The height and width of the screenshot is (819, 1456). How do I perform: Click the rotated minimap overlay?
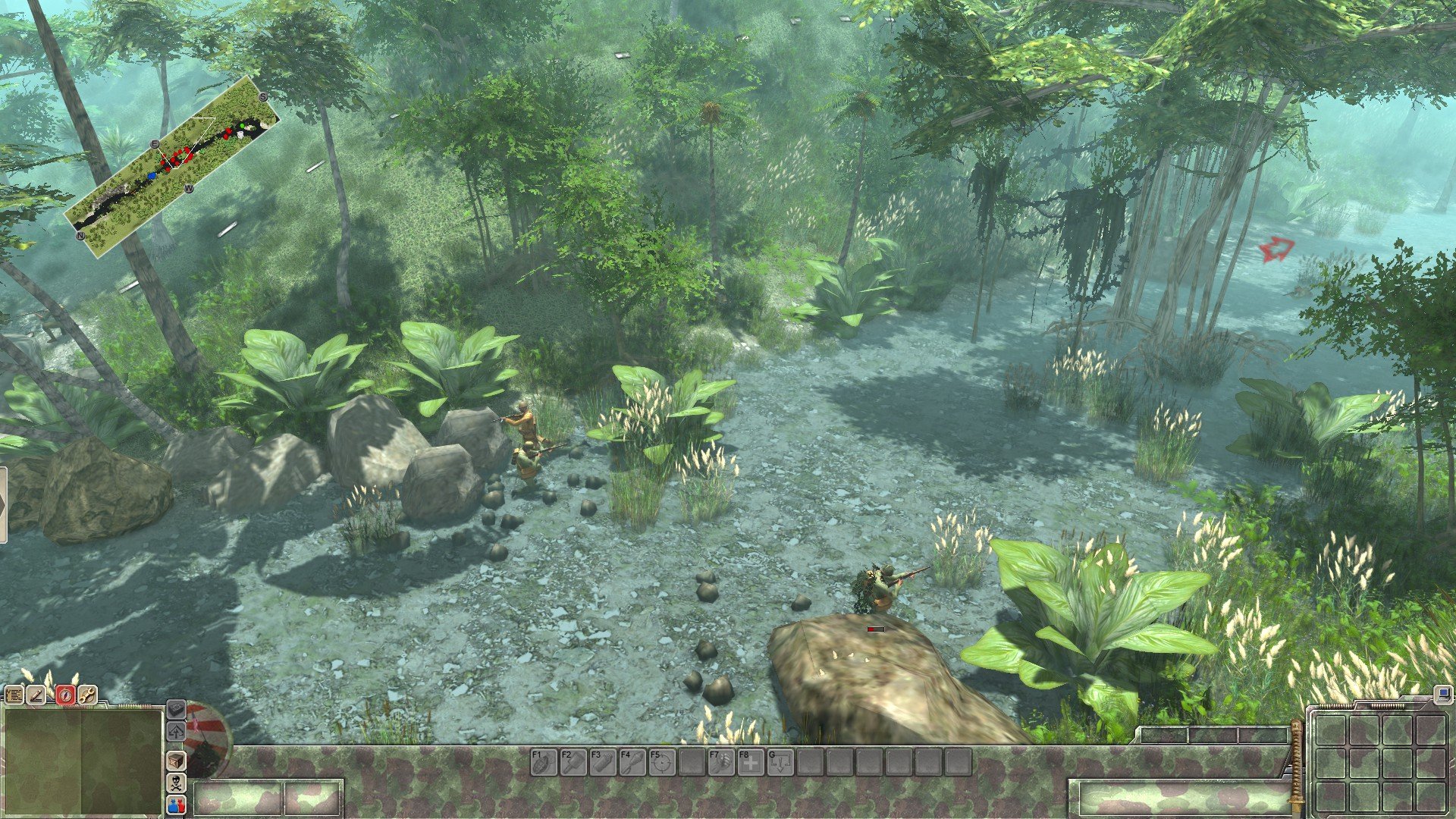coord(172,166)
